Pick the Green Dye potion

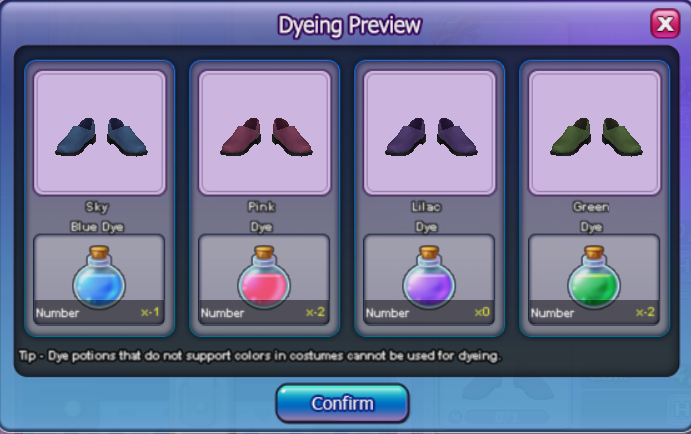tap(594, 279)
